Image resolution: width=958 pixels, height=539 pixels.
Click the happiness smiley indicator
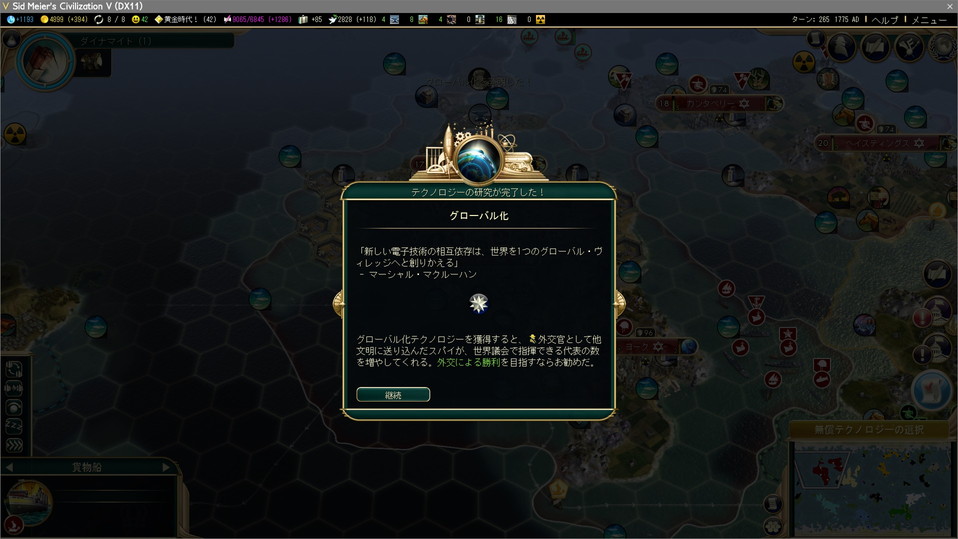click(139, 19)
